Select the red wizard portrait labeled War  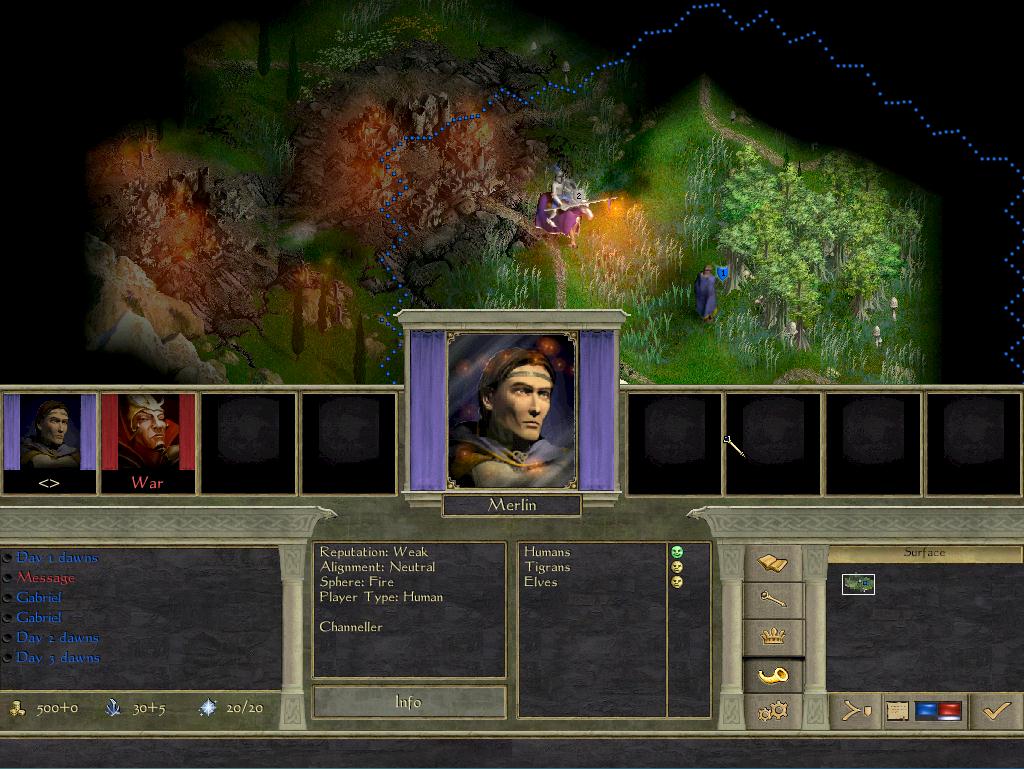point(148,441)
